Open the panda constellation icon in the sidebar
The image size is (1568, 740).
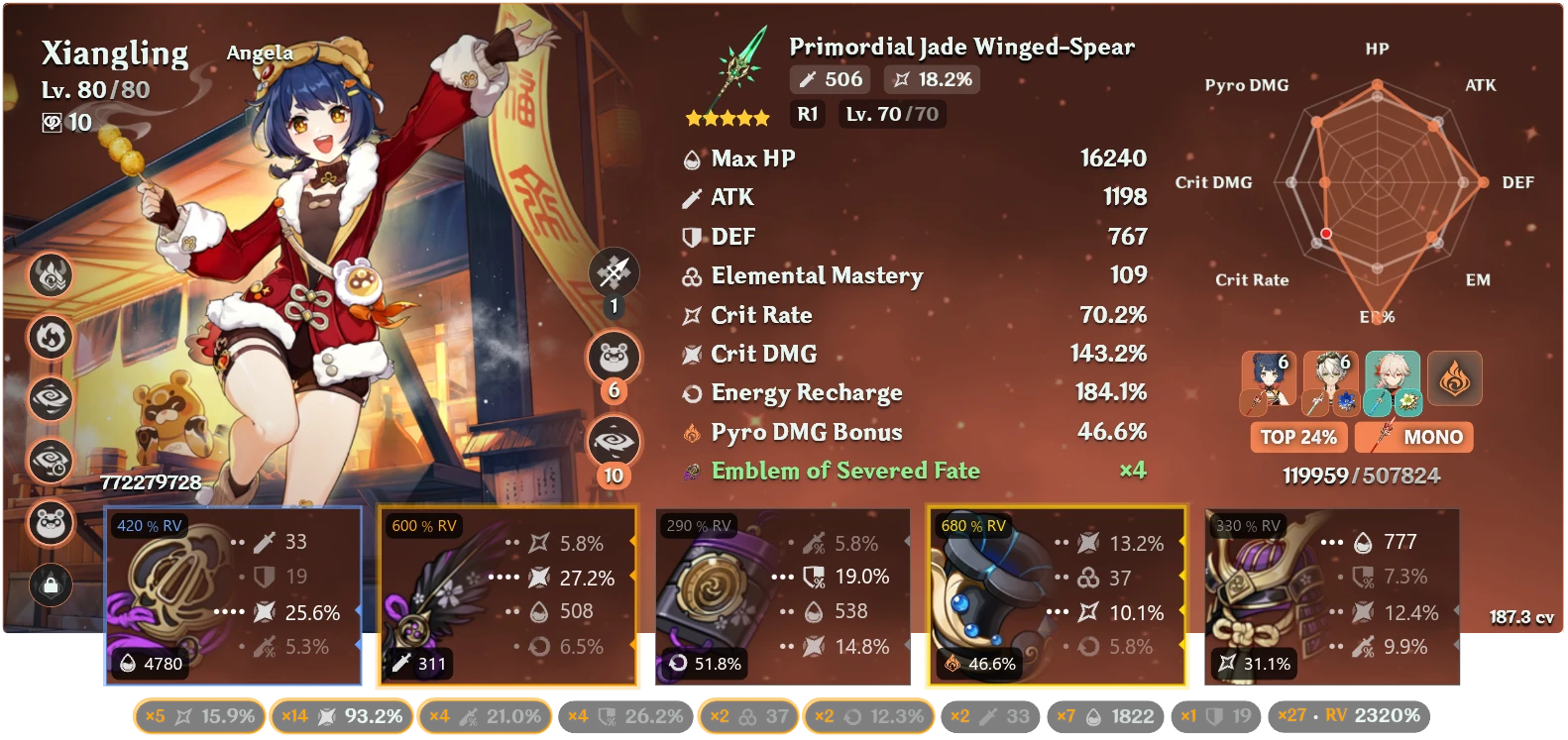(x=51, y=524)
